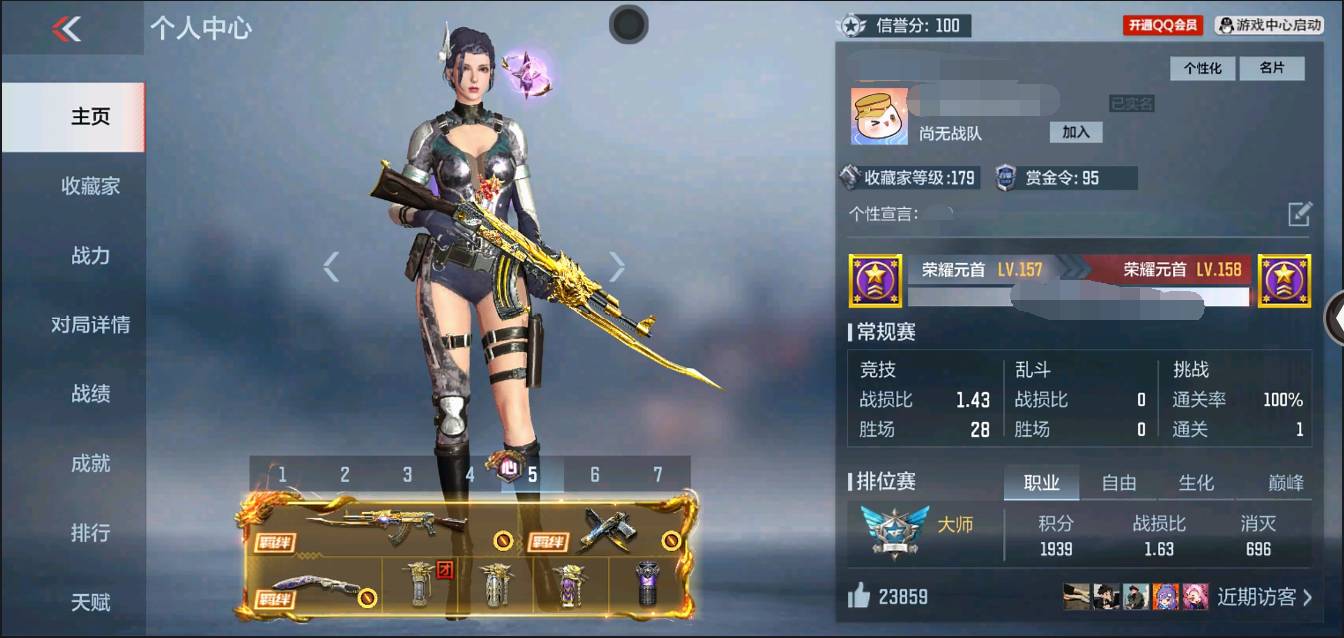Select the 生化 ranked tab
This screenshot has height=638, width=1344.
[x=1196, y=483]
